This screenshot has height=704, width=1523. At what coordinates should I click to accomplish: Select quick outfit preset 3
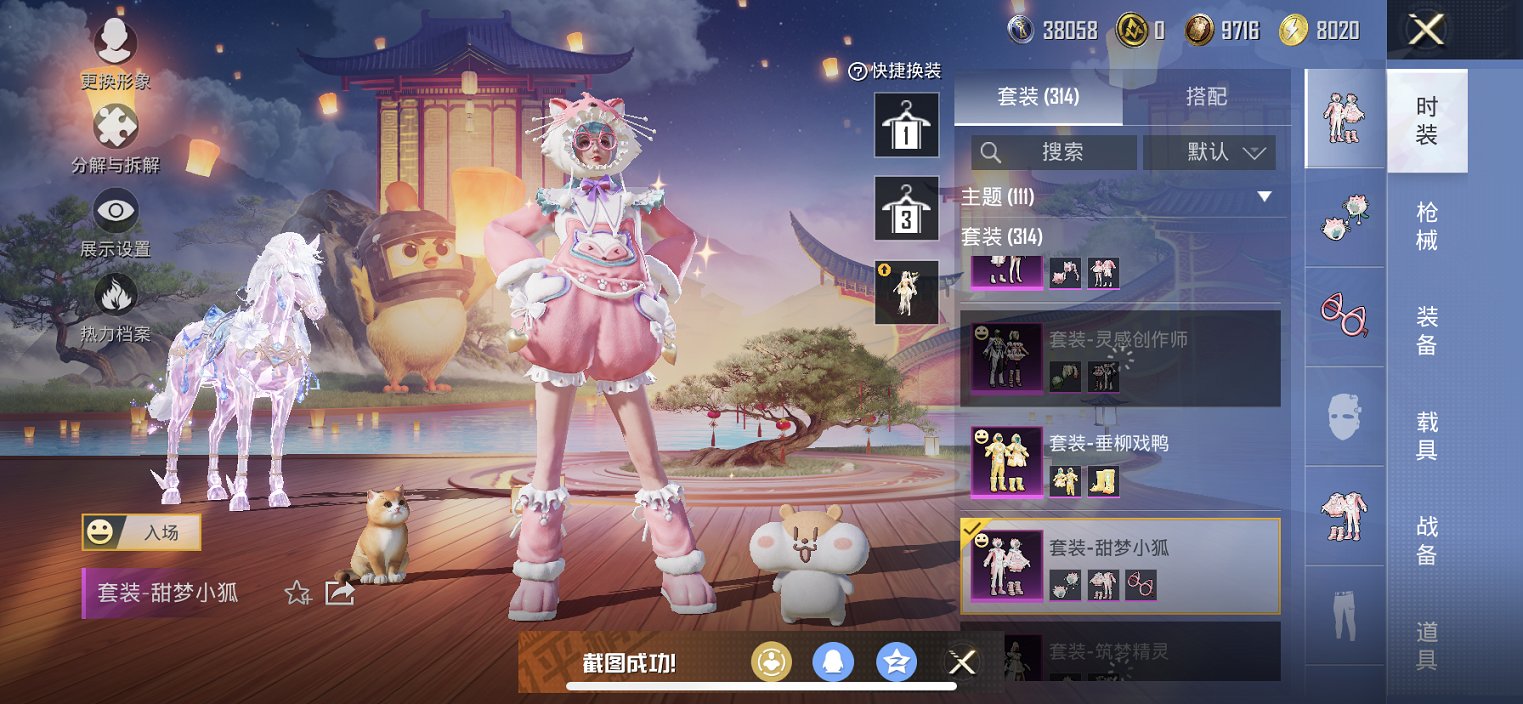(906, 208)
